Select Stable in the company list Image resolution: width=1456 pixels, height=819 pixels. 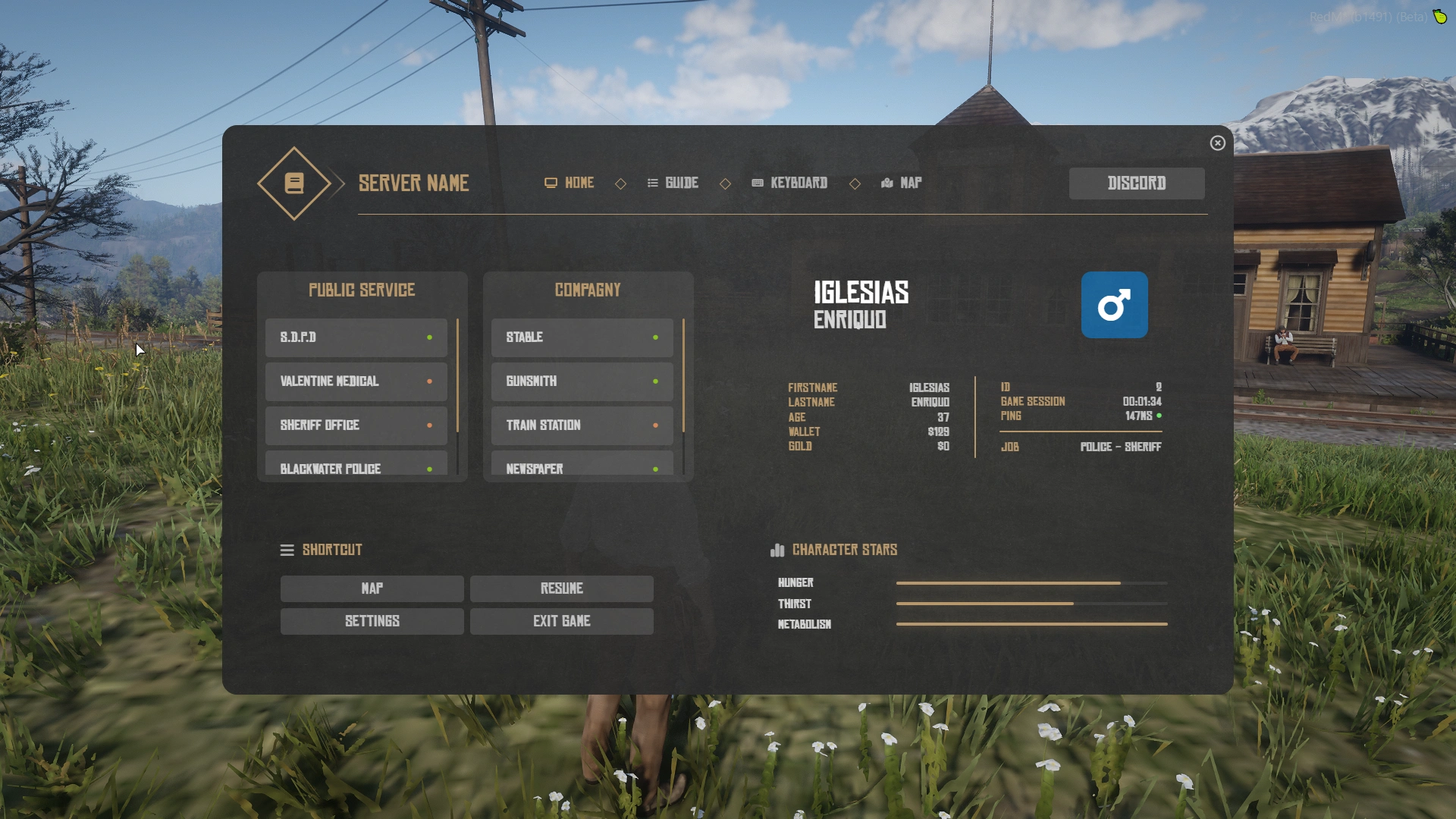click(582, 337)
